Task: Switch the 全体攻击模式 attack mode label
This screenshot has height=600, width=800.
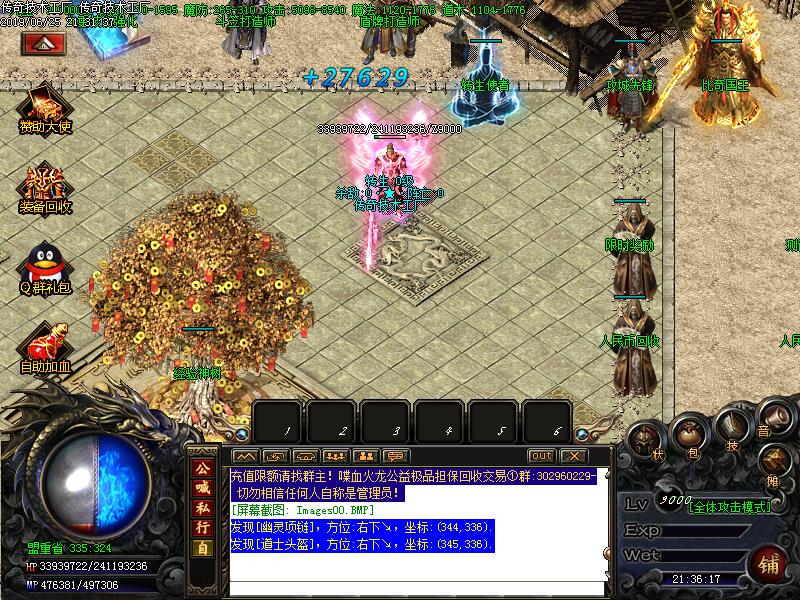Action: pyautogui.click(x=730, y=507)
